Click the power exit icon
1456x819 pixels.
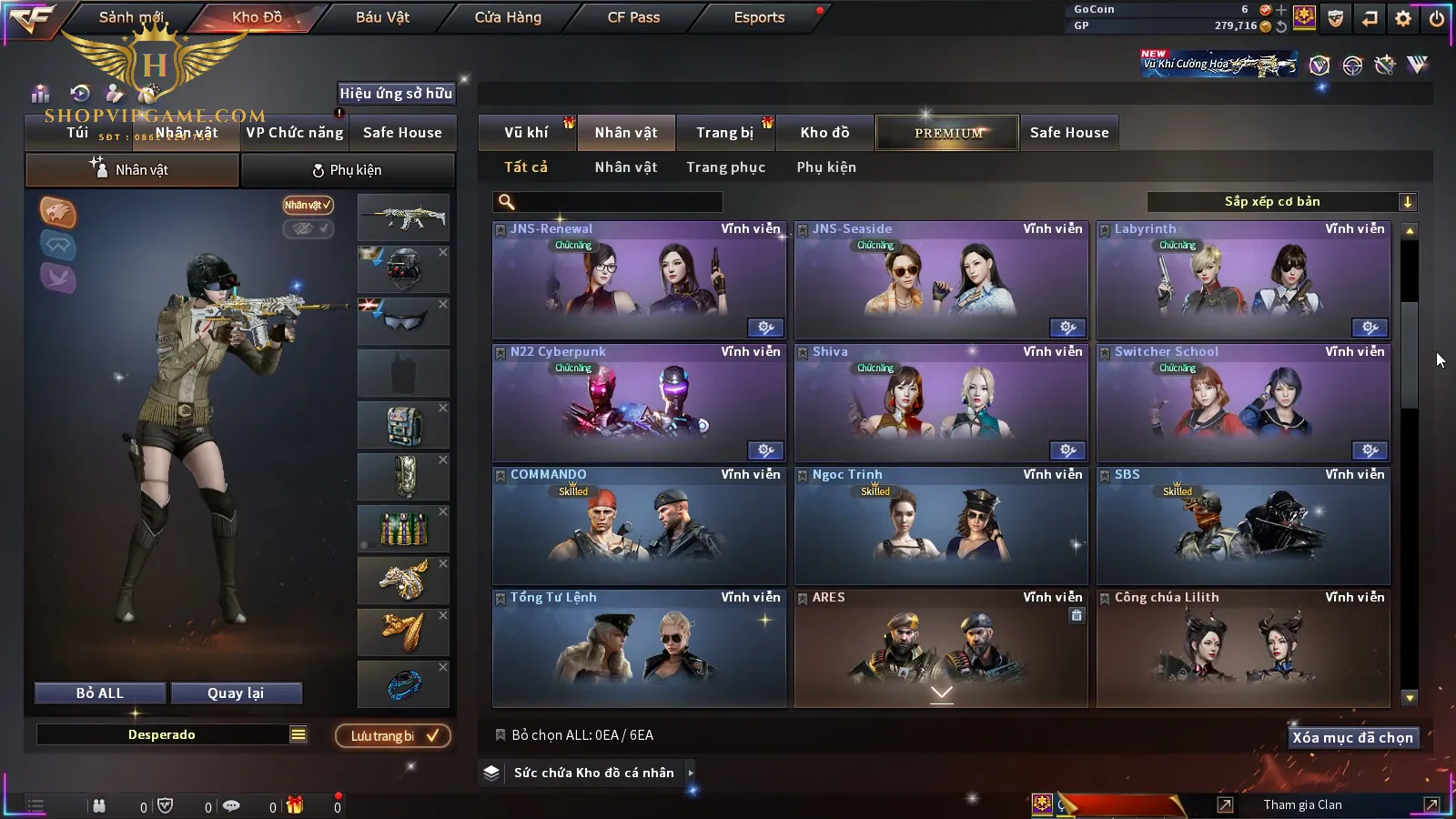point(1437,18)
